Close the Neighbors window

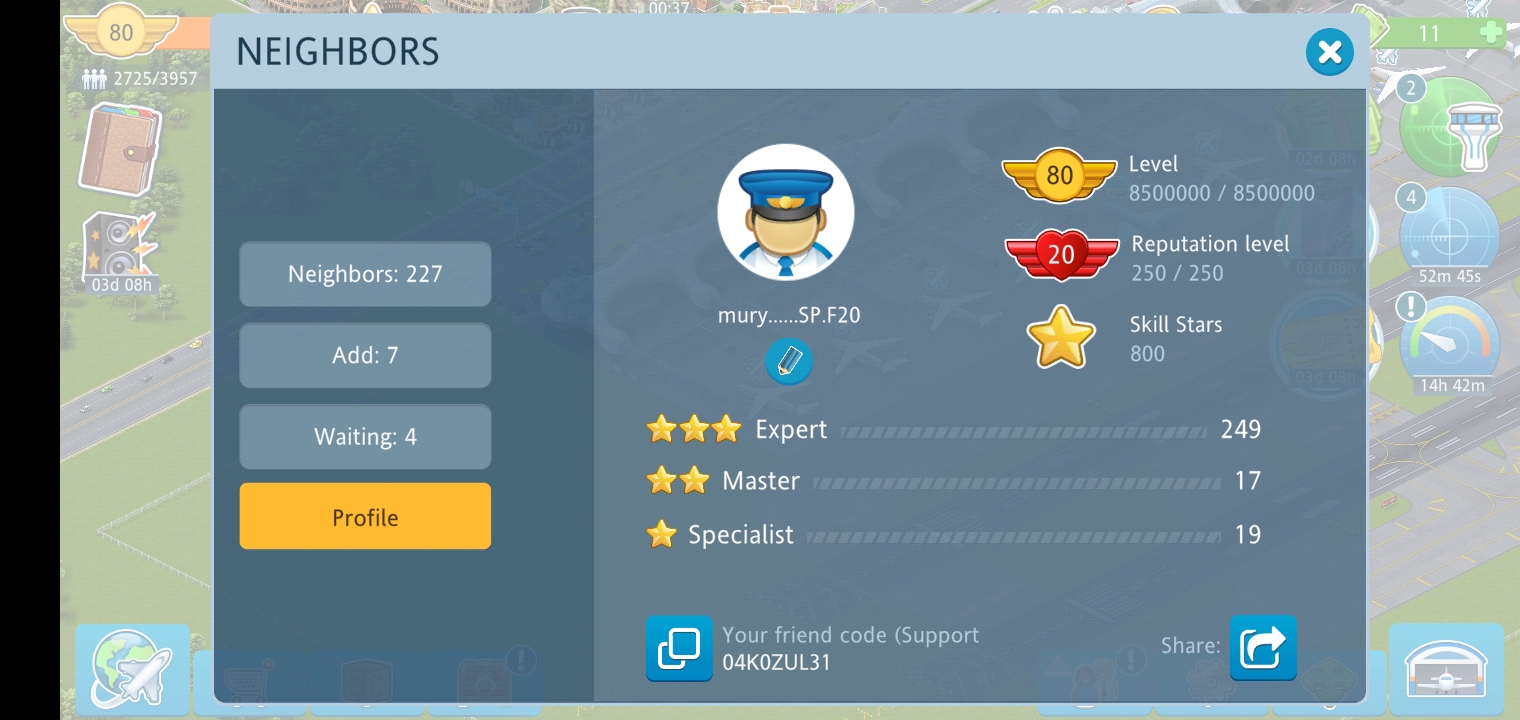point(1329,52)
